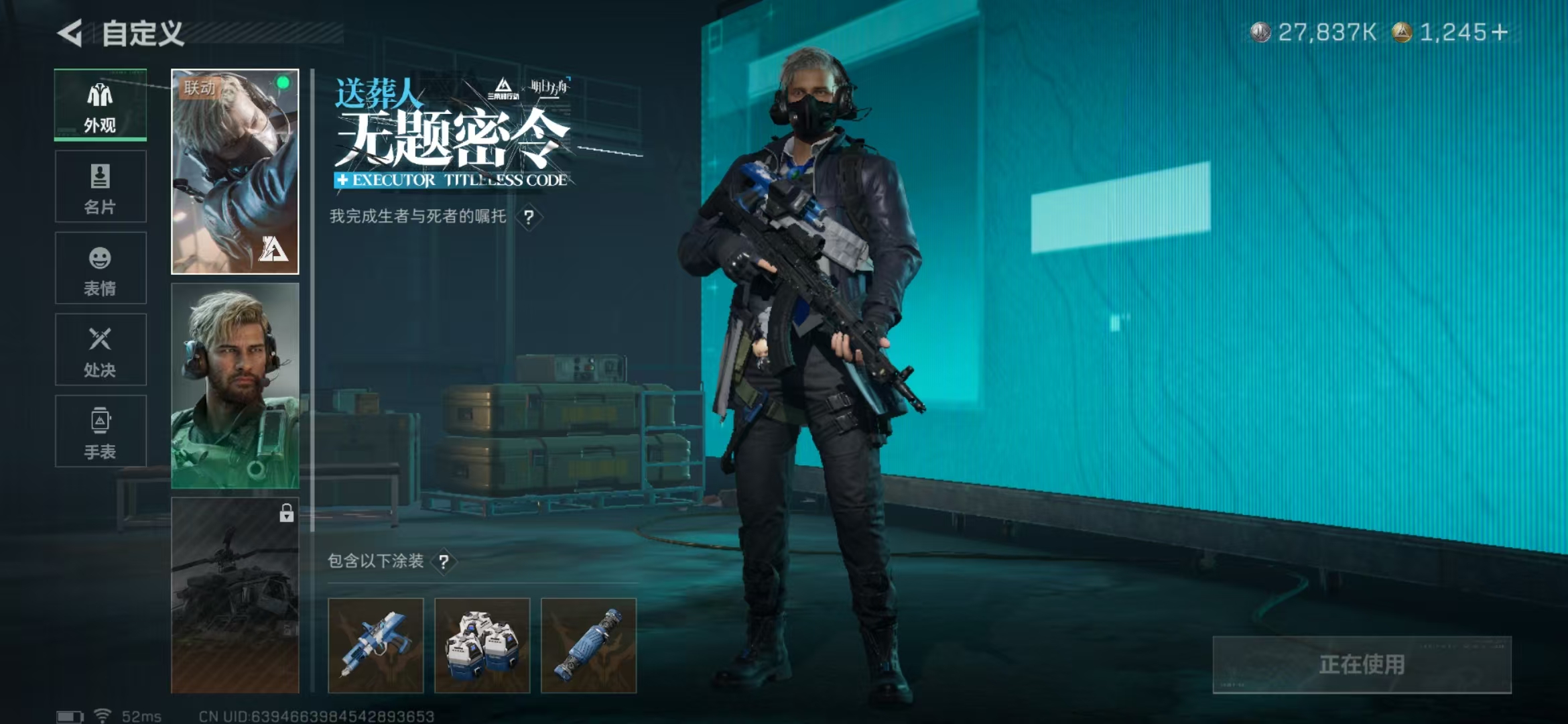
Task: Open the 外观 appearance customization tab
Action: click(100, 104)
